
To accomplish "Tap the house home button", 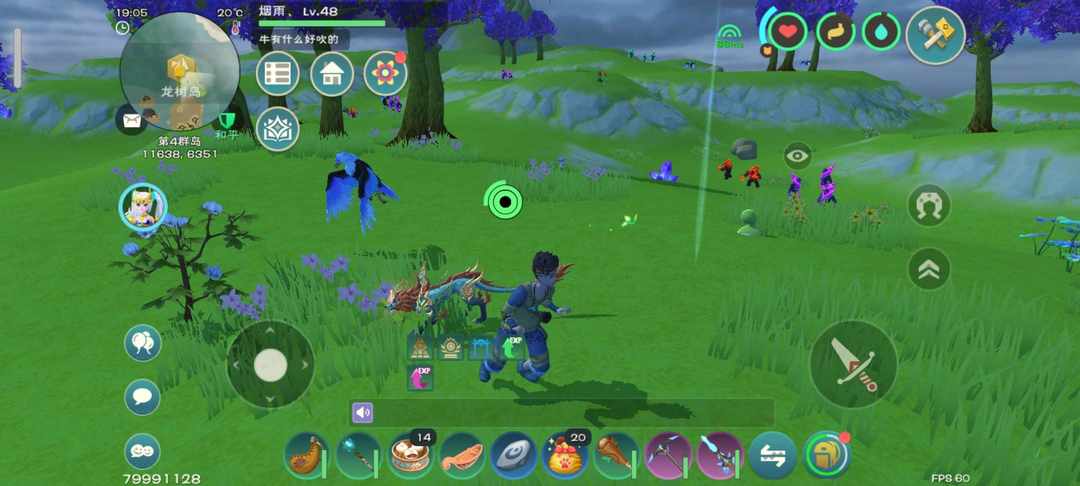I will [x=332, y=73].
